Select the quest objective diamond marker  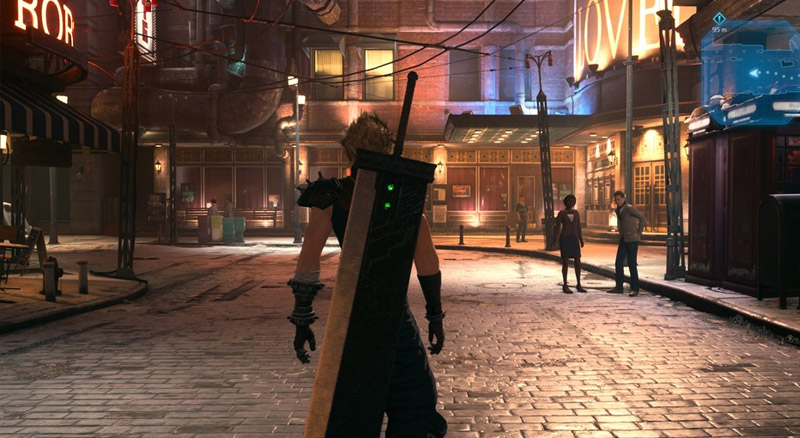pos(719,18)
